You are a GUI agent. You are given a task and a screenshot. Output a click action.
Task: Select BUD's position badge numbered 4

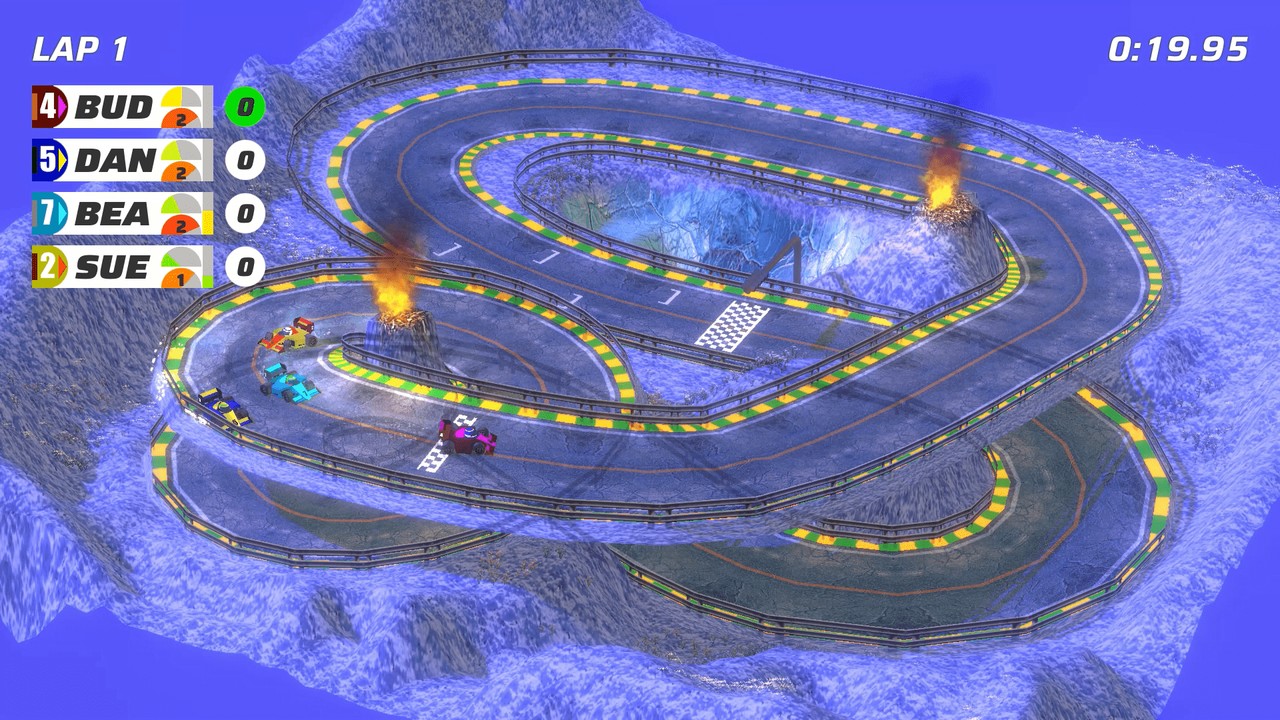tap(47, 107)
